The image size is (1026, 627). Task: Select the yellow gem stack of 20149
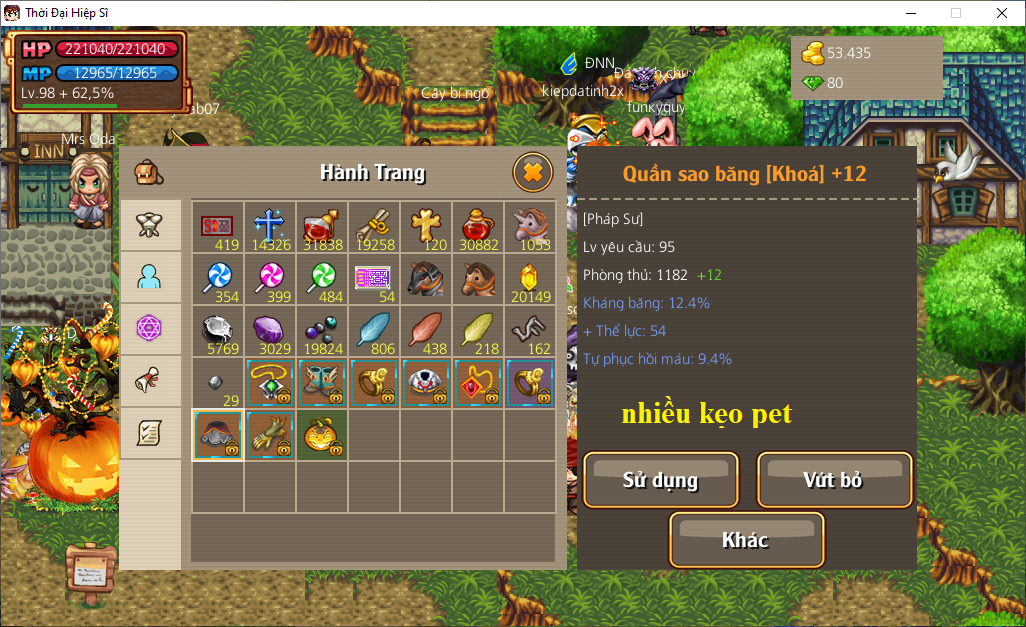pos(530,278)
